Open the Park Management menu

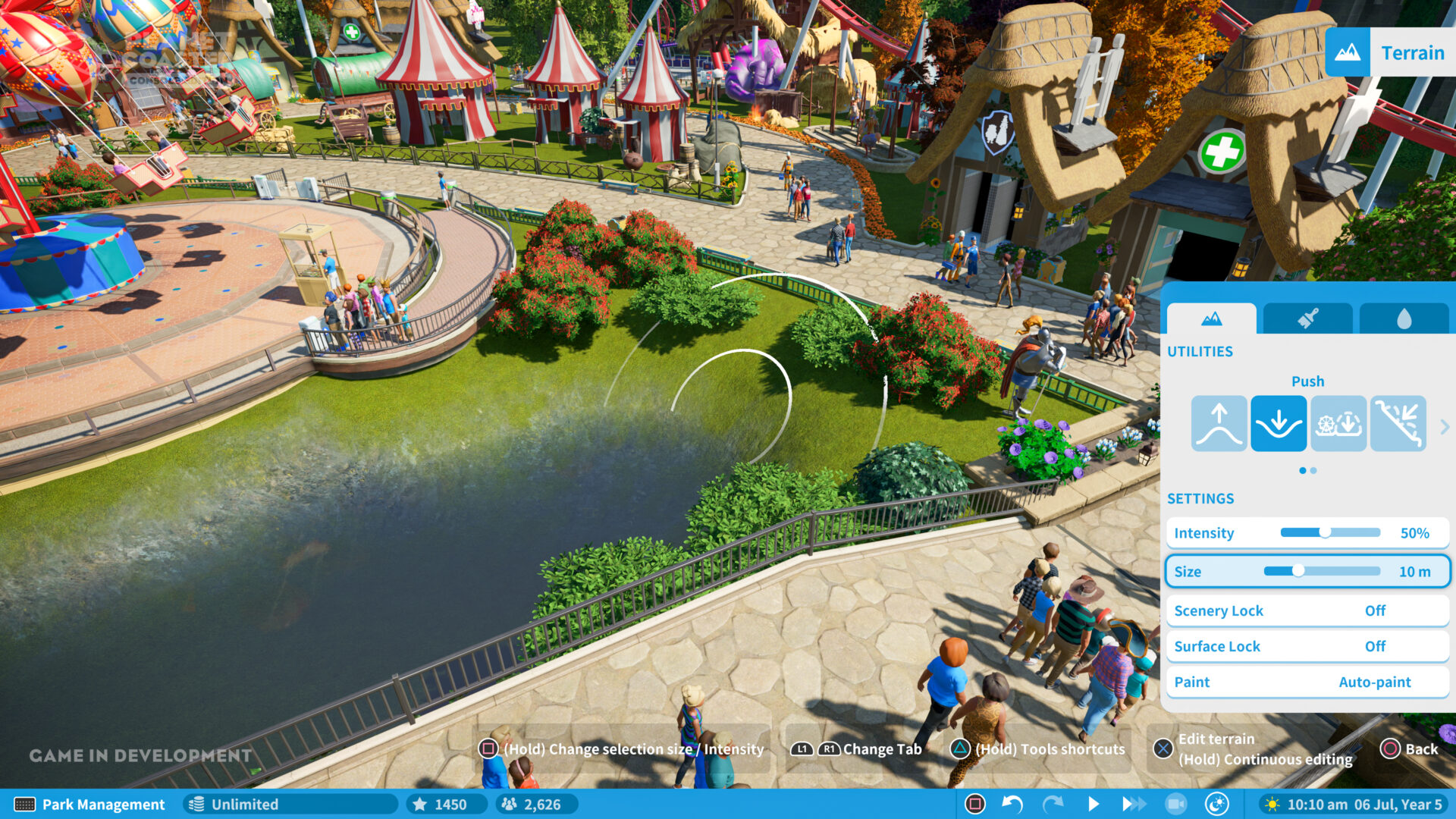[x=91, y=805]
